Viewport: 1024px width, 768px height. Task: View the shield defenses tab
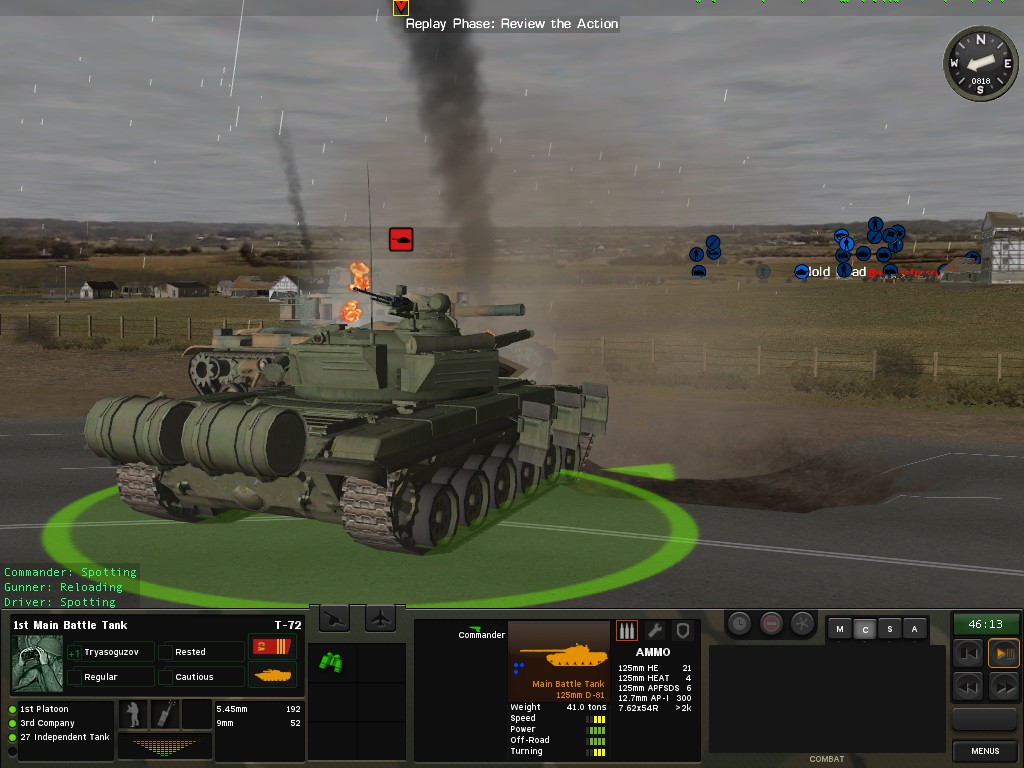pyautogui.click(x=683, y=631)
